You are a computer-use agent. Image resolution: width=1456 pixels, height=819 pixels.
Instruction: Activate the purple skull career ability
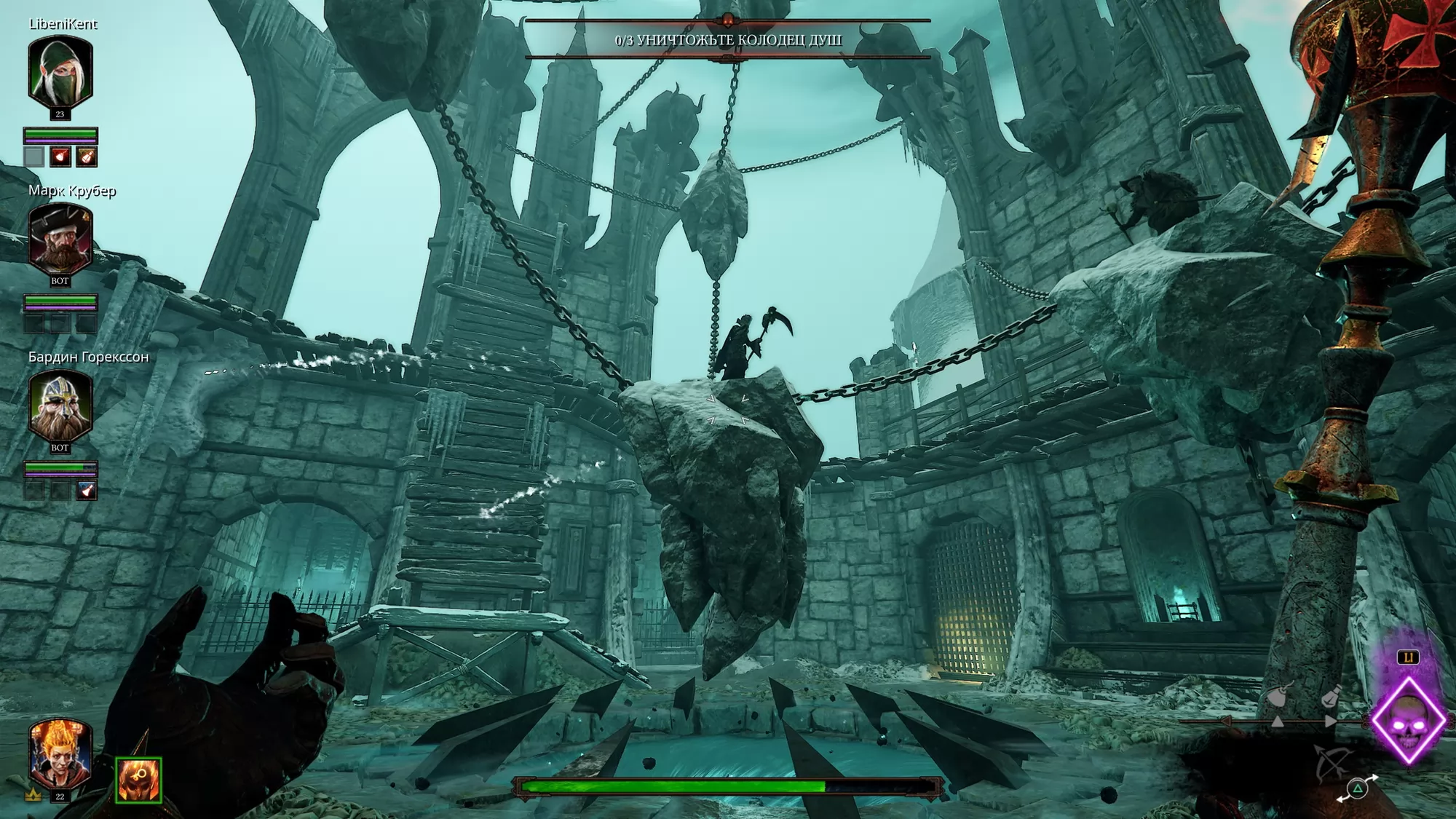1408,720
